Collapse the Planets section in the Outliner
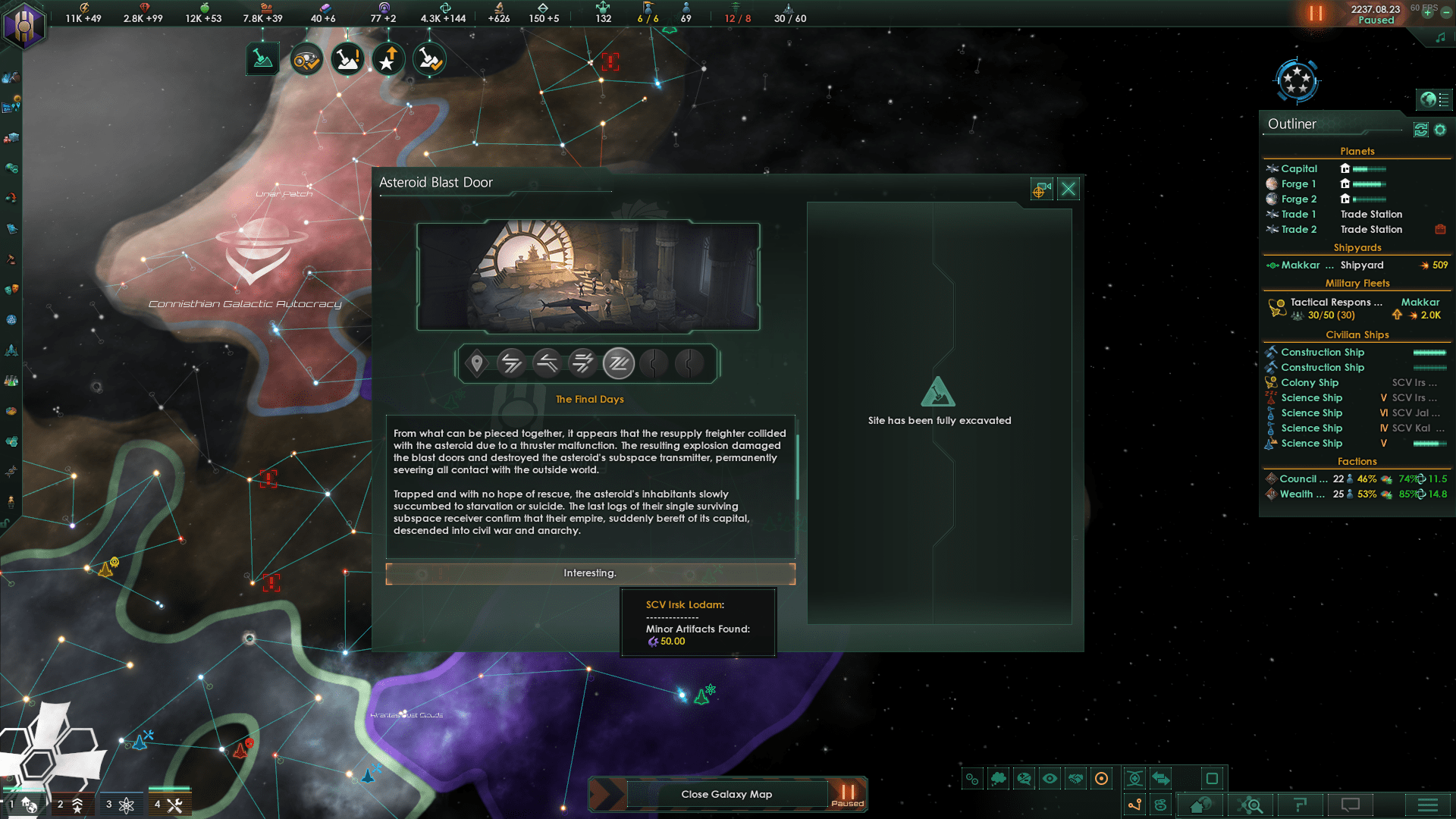 click(x=1357, y=151)
